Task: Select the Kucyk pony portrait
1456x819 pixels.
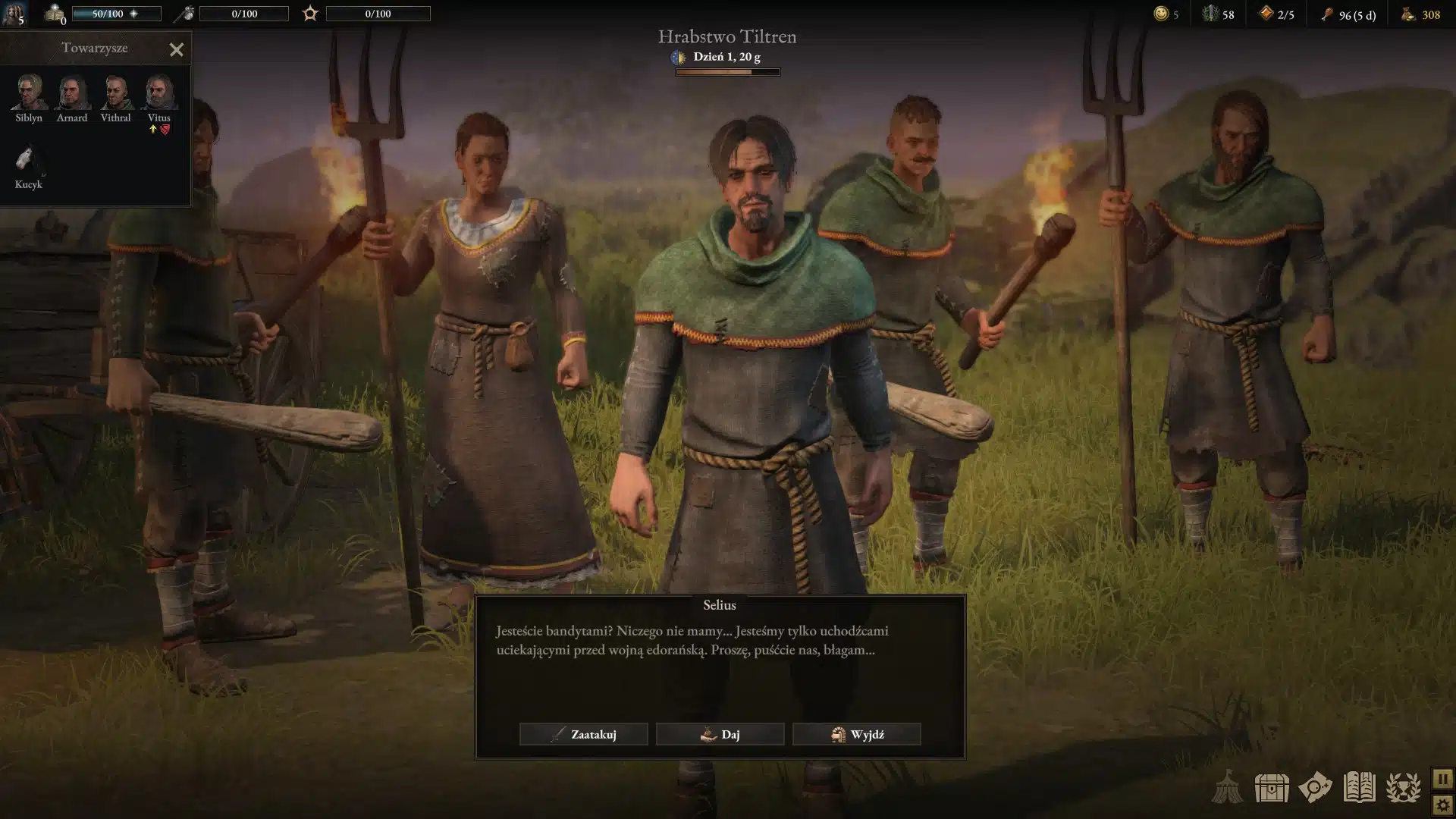Action: coord(29,160)
